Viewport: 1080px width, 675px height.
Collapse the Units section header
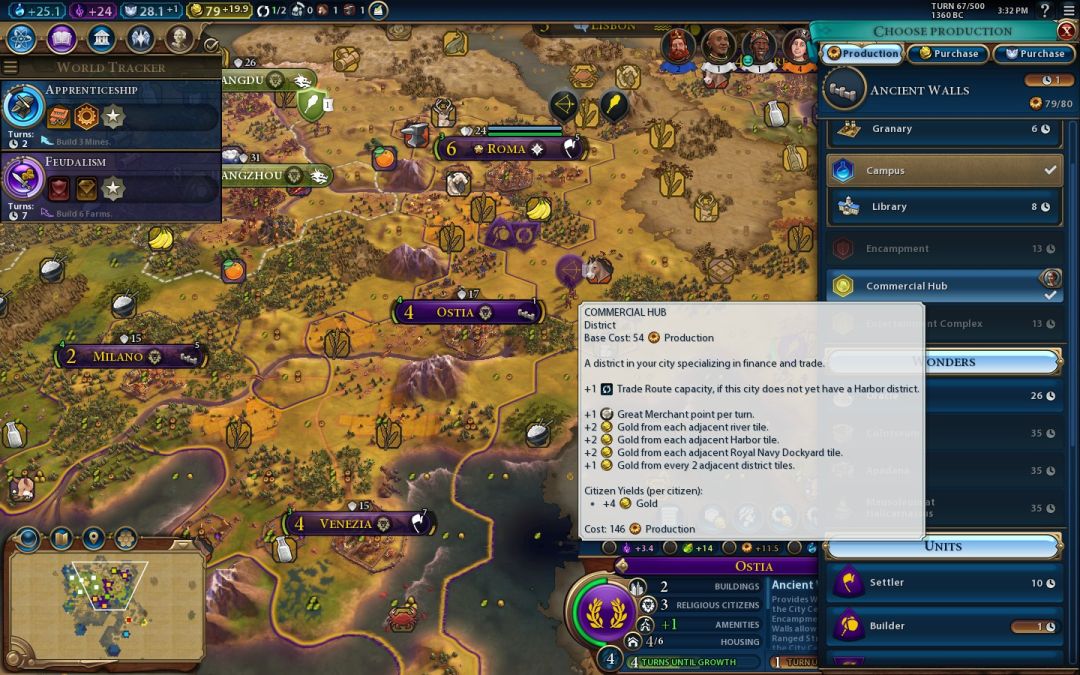point(943,546)
